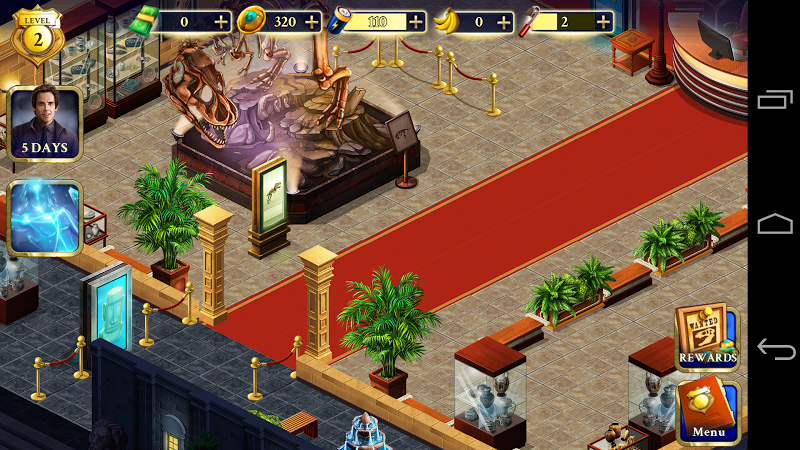Image resolution: width=800 pixels, height=450 pixels.
Task: Add more battery energy
Action: [415, 22]
